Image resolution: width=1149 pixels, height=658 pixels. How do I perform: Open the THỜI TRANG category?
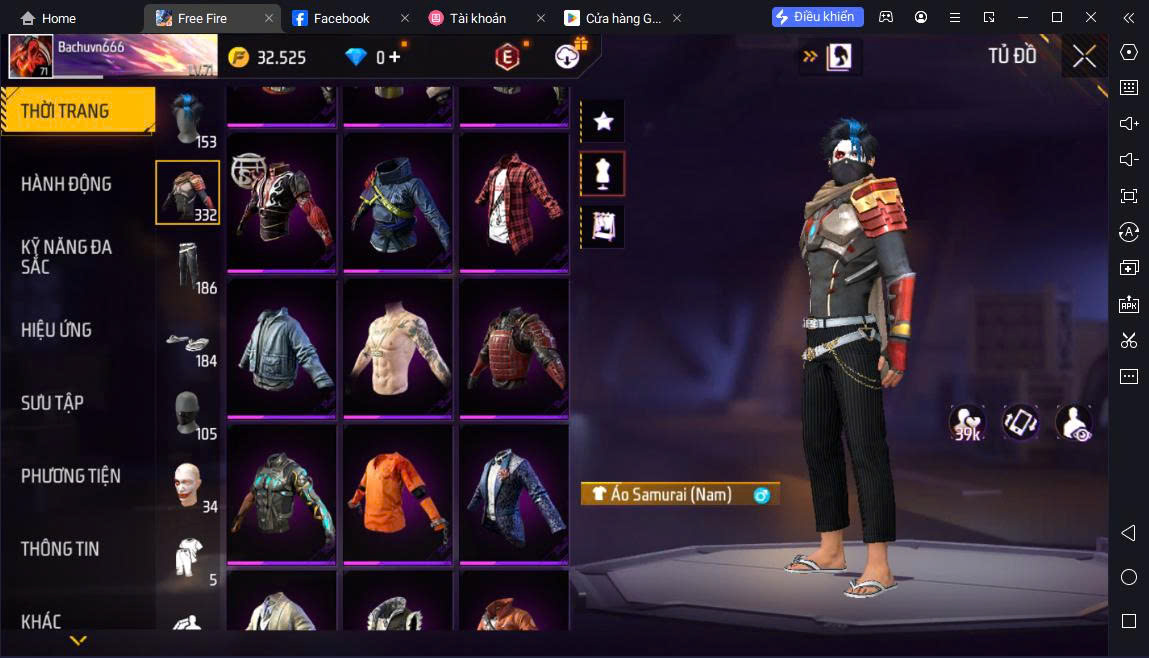point(76,111)
